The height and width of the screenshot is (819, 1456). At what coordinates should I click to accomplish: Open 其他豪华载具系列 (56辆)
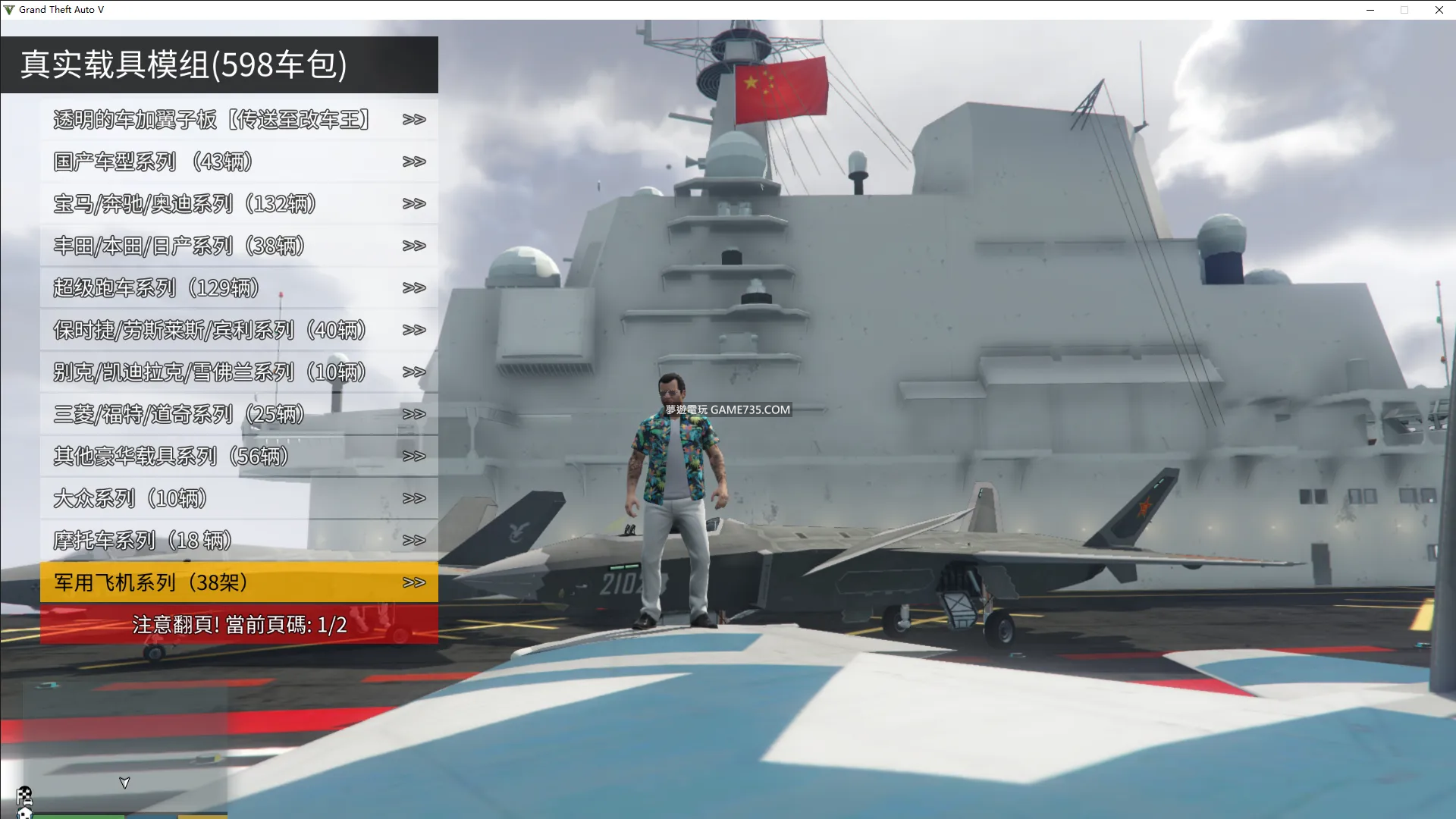coord(239,457)
